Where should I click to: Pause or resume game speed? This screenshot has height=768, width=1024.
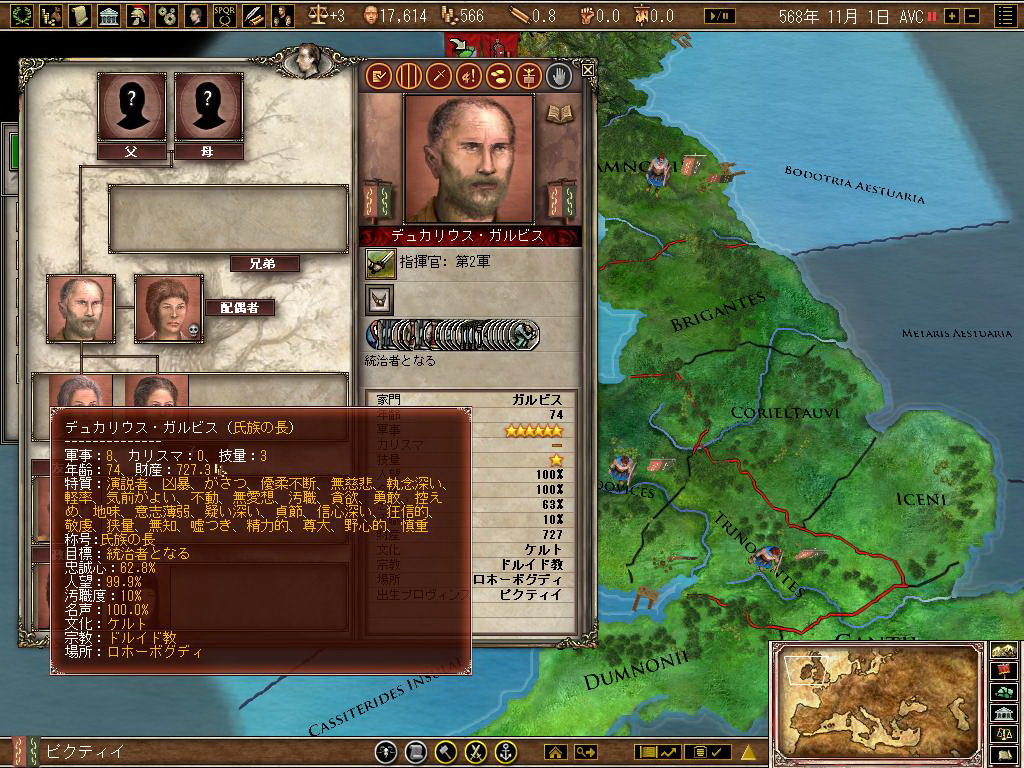[932, 16]
